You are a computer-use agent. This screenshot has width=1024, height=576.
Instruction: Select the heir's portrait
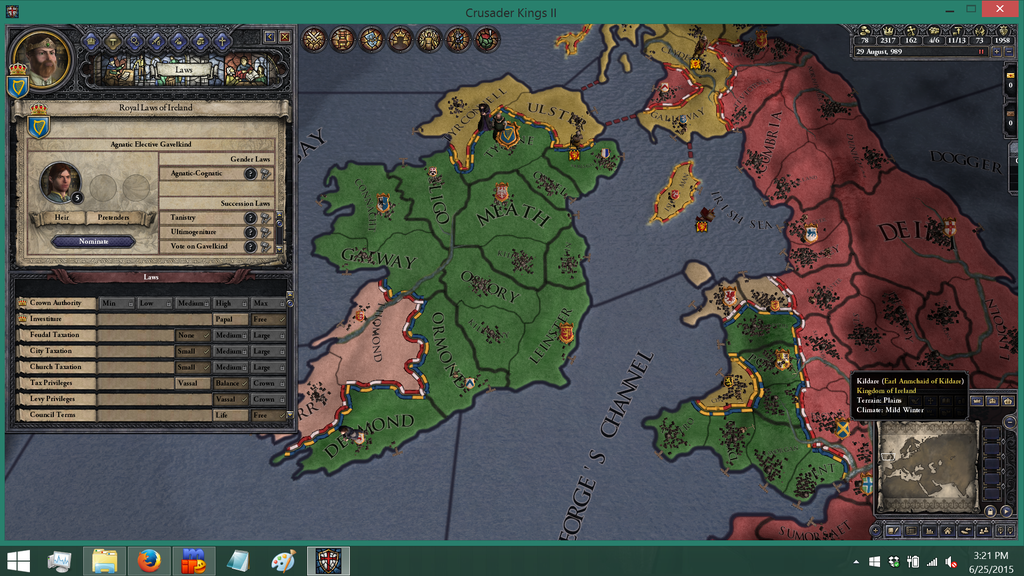pyautogui.click(x=60, y=182)
